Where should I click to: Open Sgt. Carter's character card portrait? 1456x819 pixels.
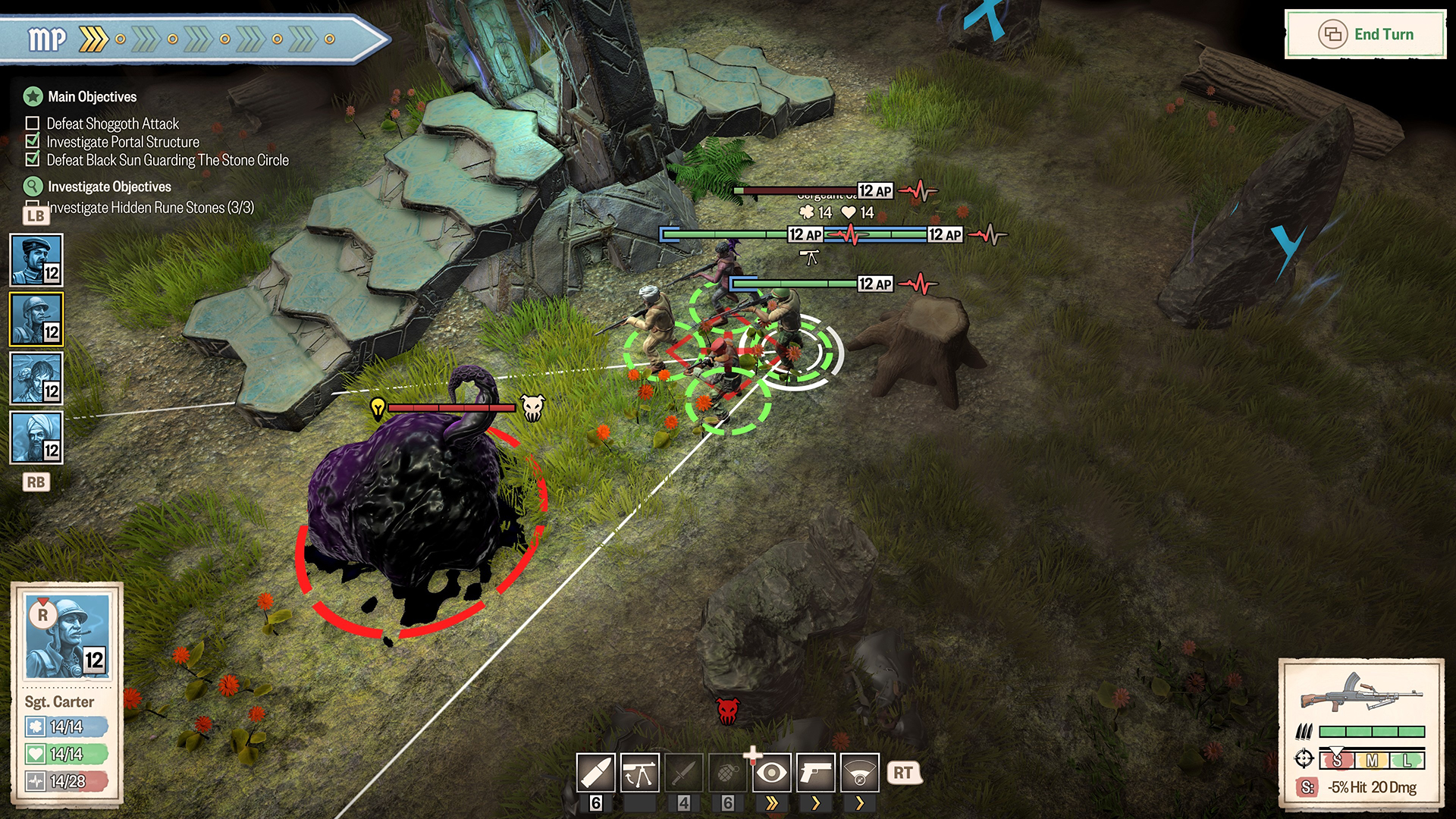(x=67, y=637)
